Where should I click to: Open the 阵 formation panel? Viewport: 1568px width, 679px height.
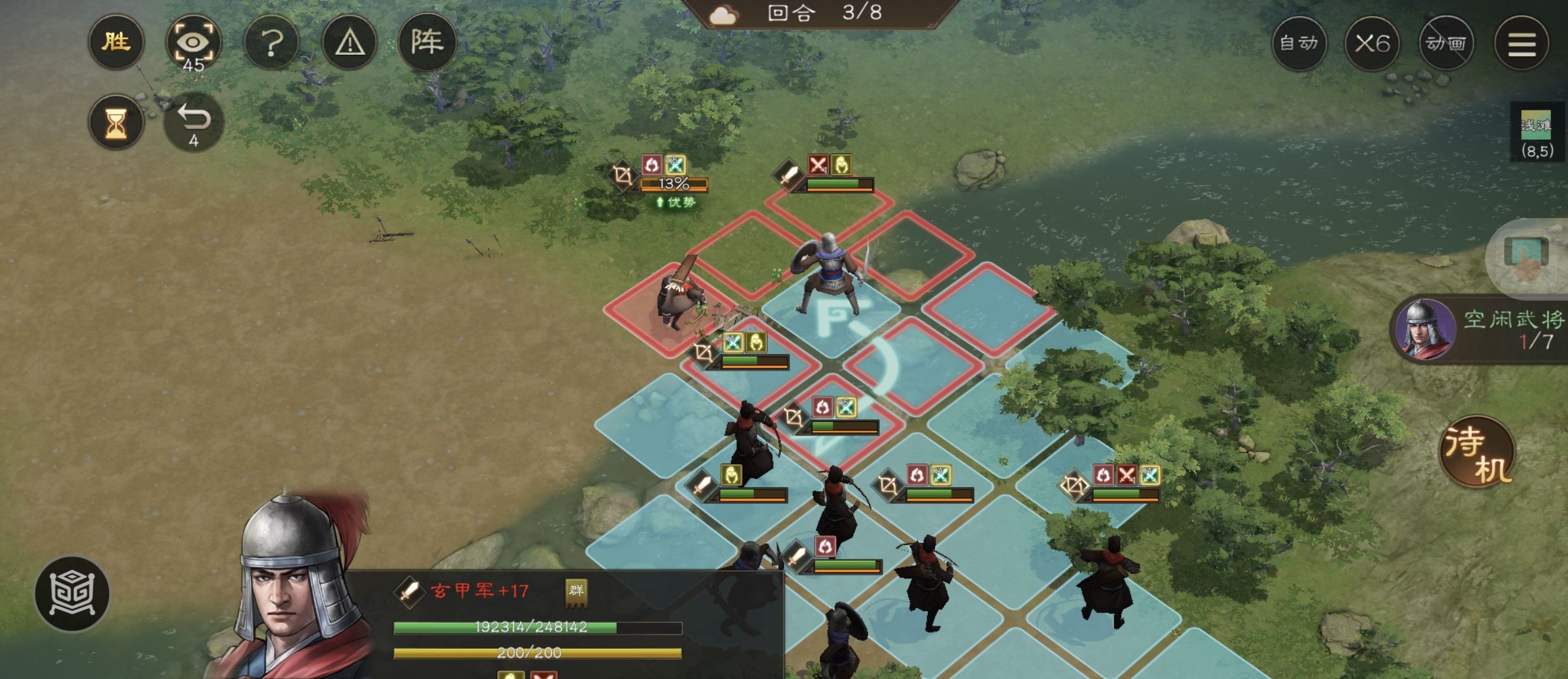(x=430, y=42)
